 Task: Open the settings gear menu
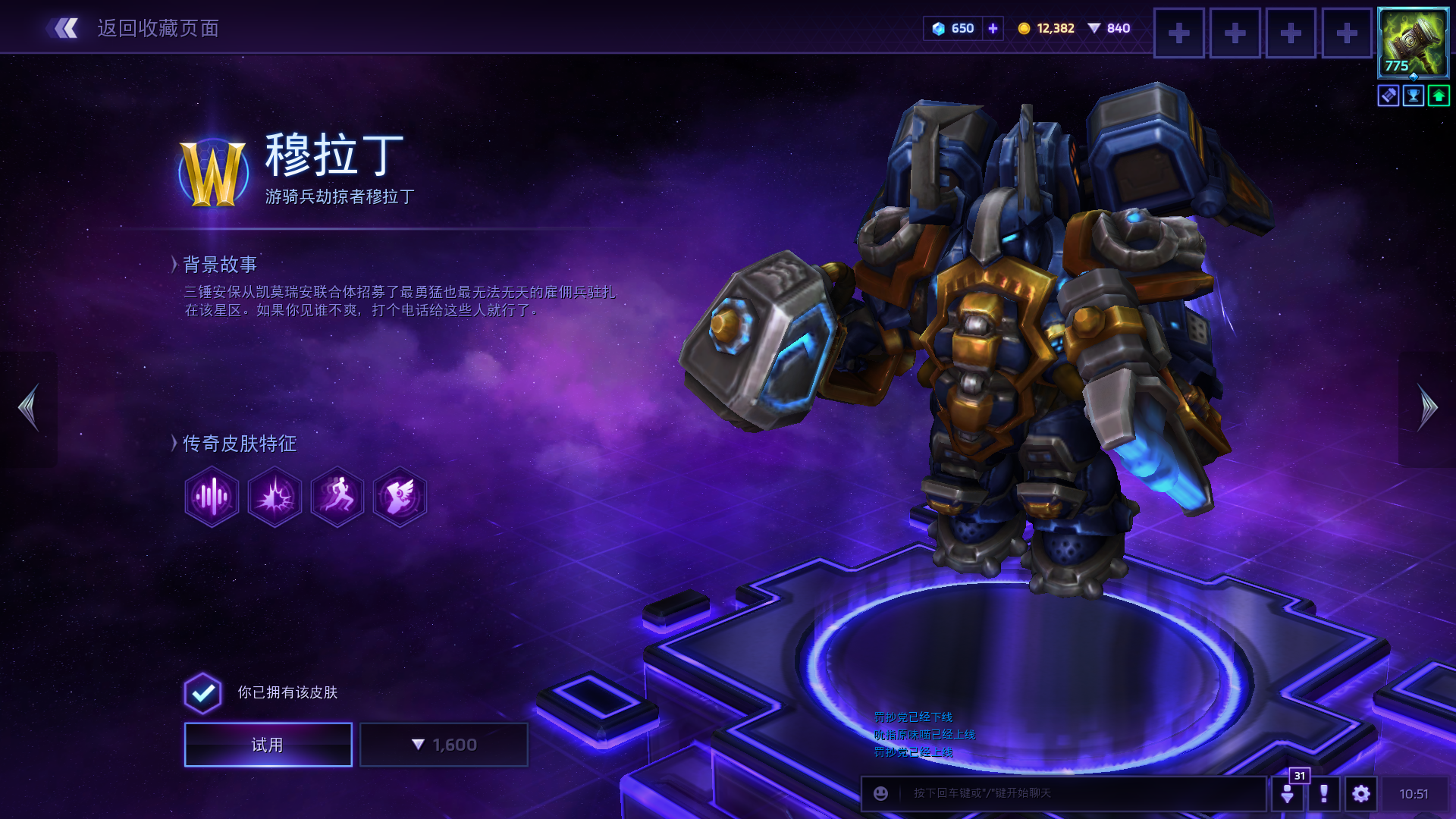tap(1361, 793)
